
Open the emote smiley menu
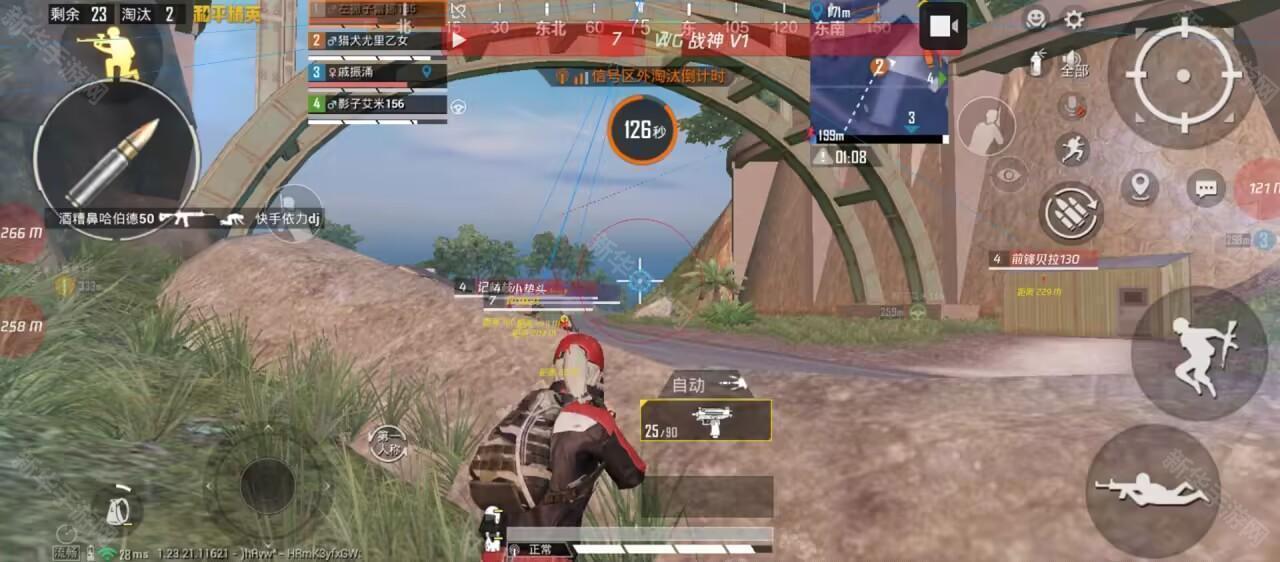pyautogui.click(x=1036, y=19)
